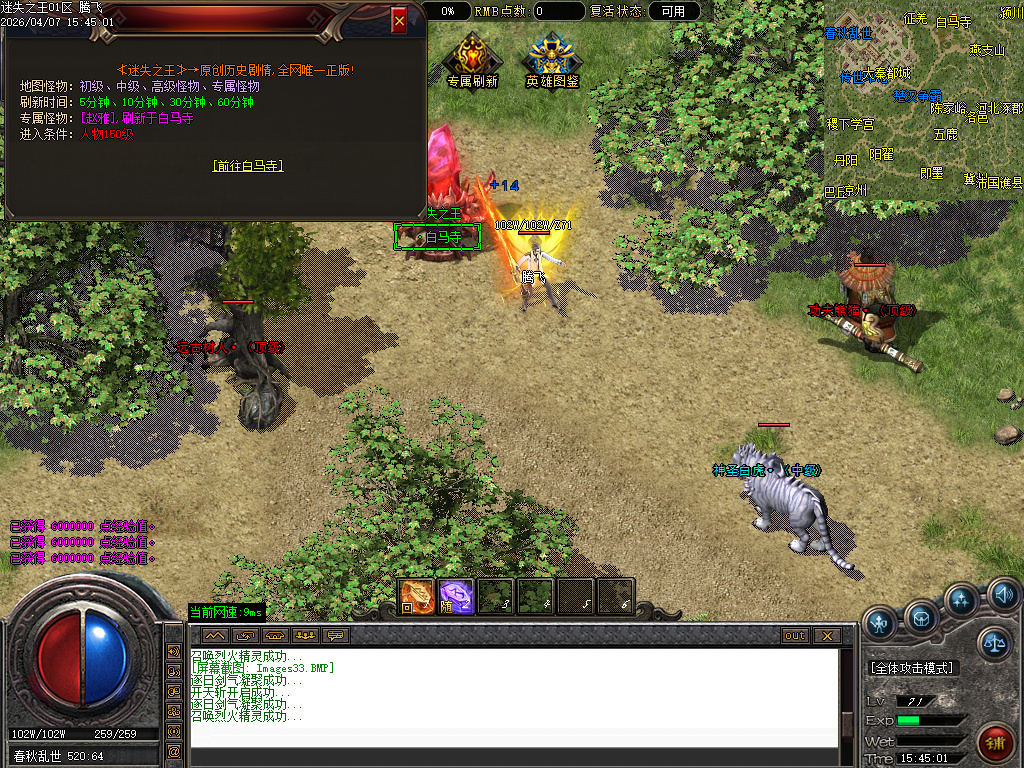
Task: Open the character figure button
Action: pos(881,624)
